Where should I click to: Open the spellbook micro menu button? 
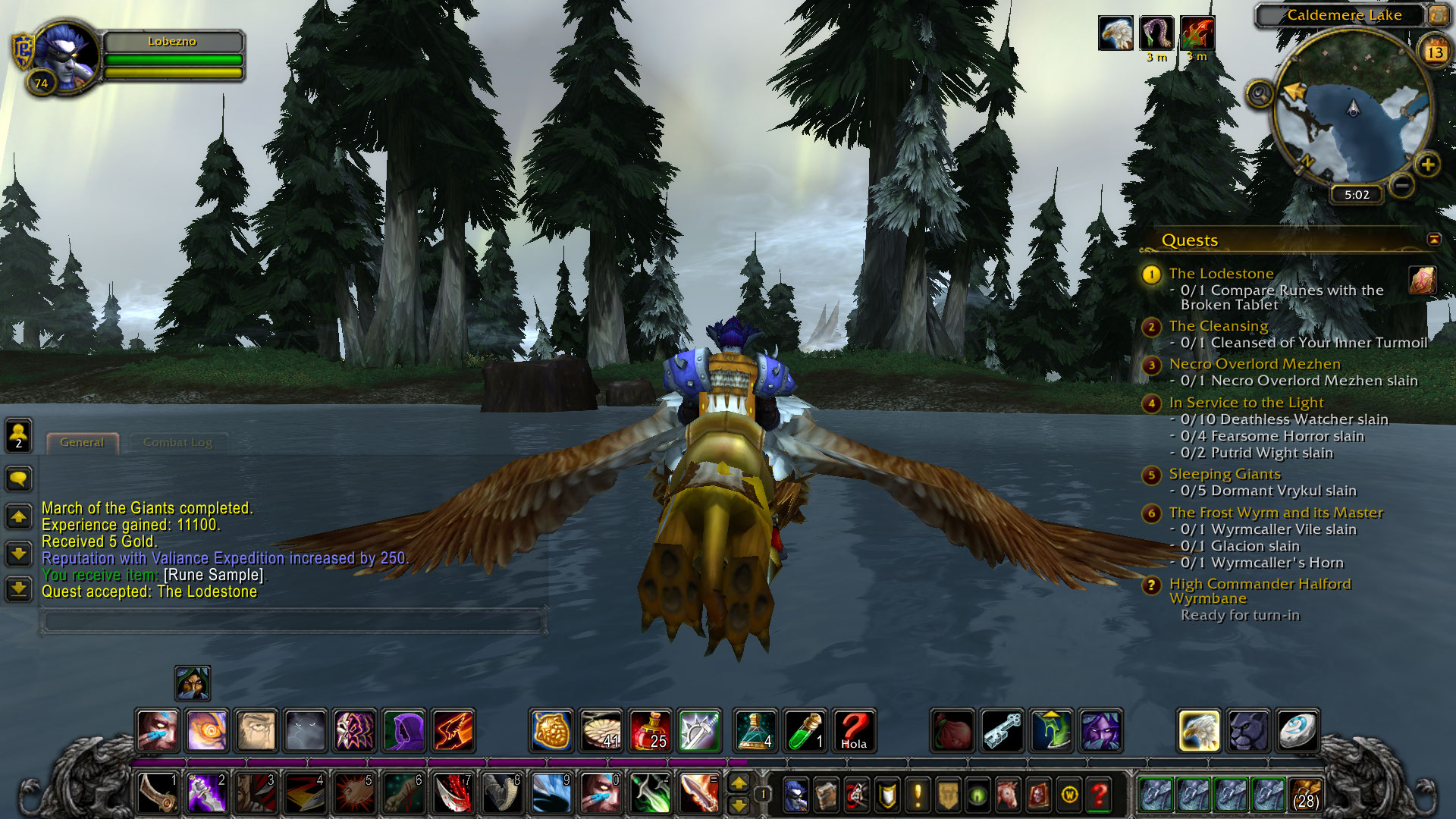click(826, 795)
